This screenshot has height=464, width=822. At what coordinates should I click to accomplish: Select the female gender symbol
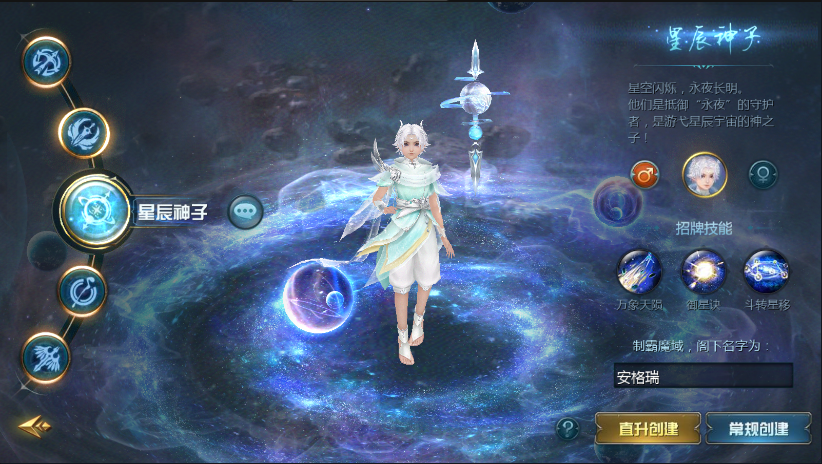click(x=764, y=174)
